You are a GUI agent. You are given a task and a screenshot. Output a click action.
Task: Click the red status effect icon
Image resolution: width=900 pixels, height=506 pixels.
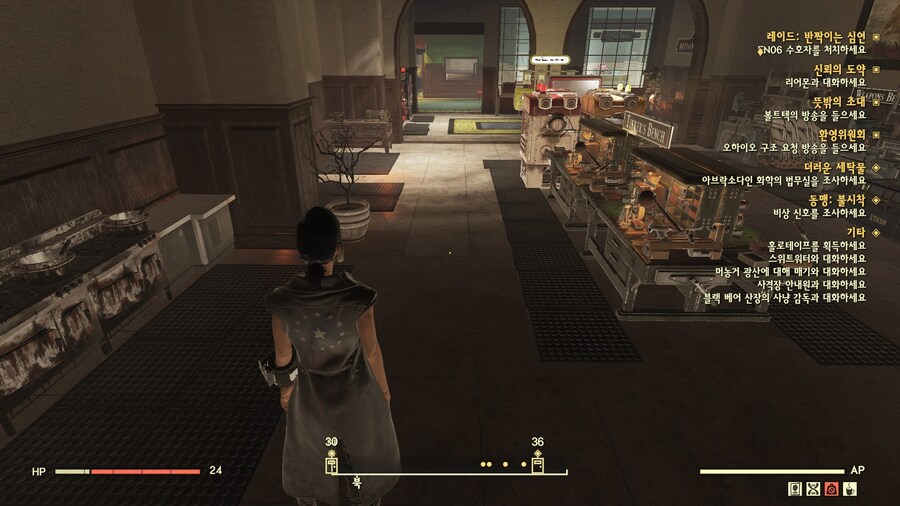pyautogui.click(x=831, y=489)
